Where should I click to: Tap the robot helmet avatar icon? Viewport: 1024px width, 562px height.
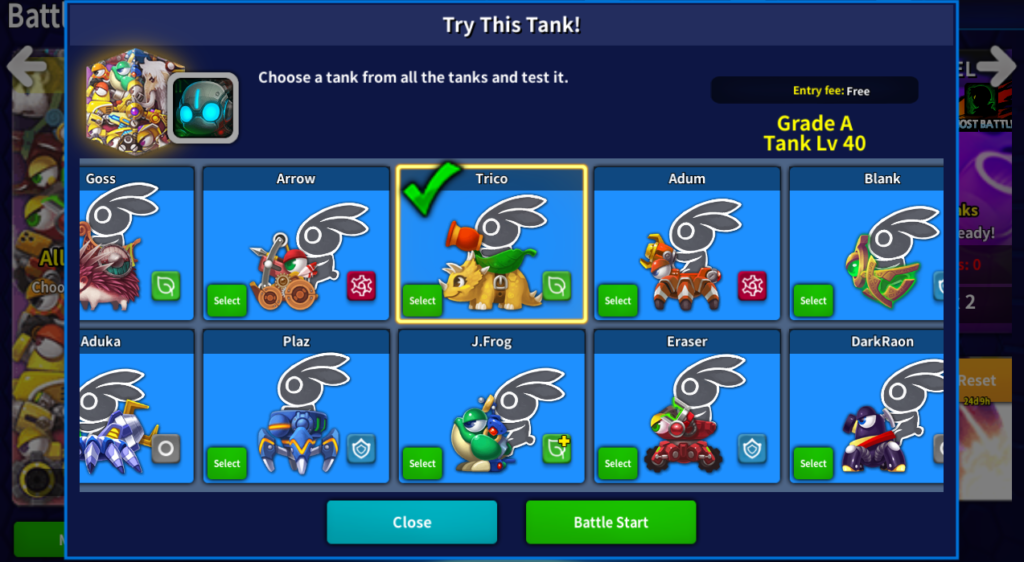coord(203,107)
